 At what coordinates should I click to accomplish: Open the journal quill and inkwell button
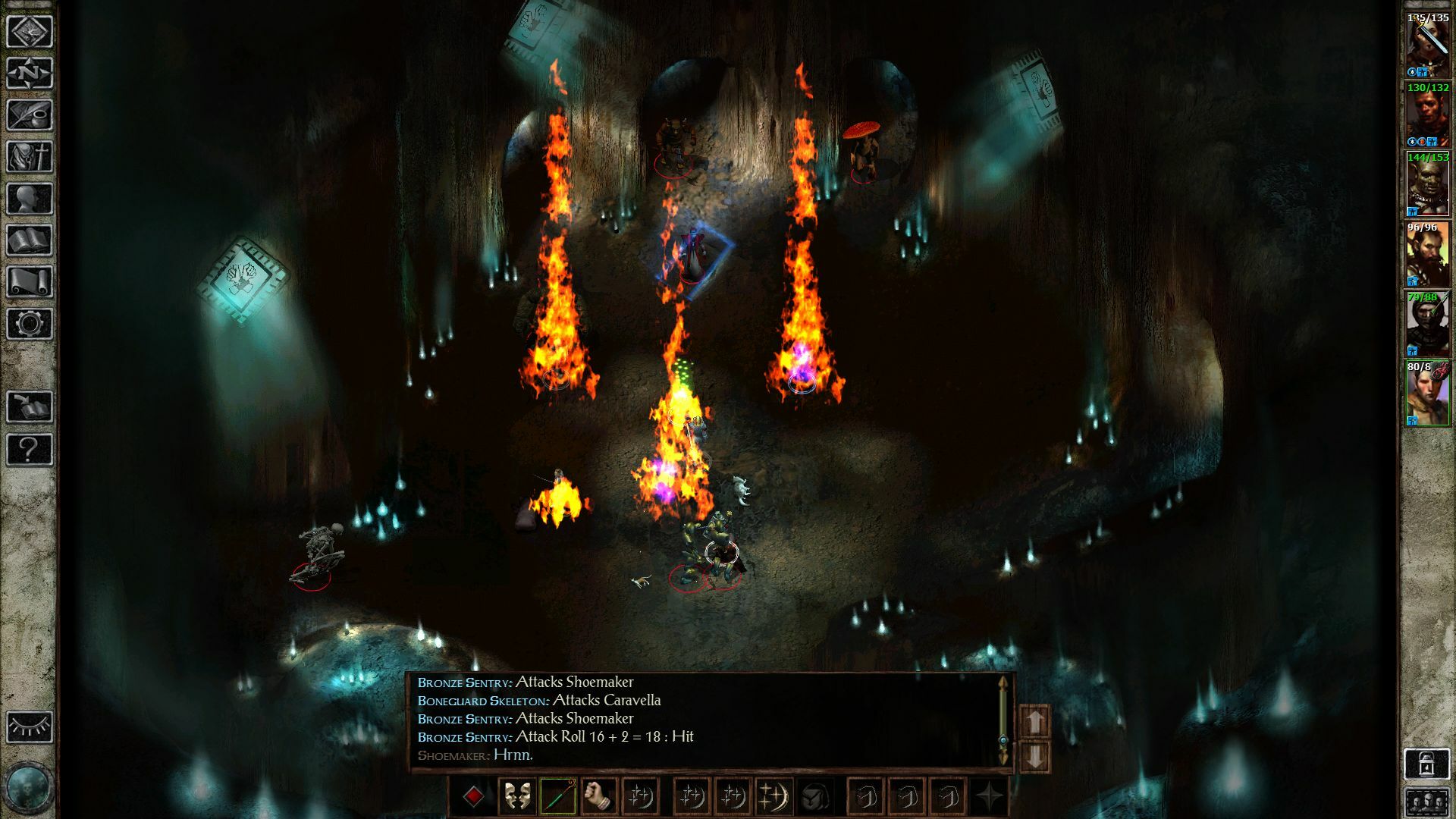coord(30,115)
